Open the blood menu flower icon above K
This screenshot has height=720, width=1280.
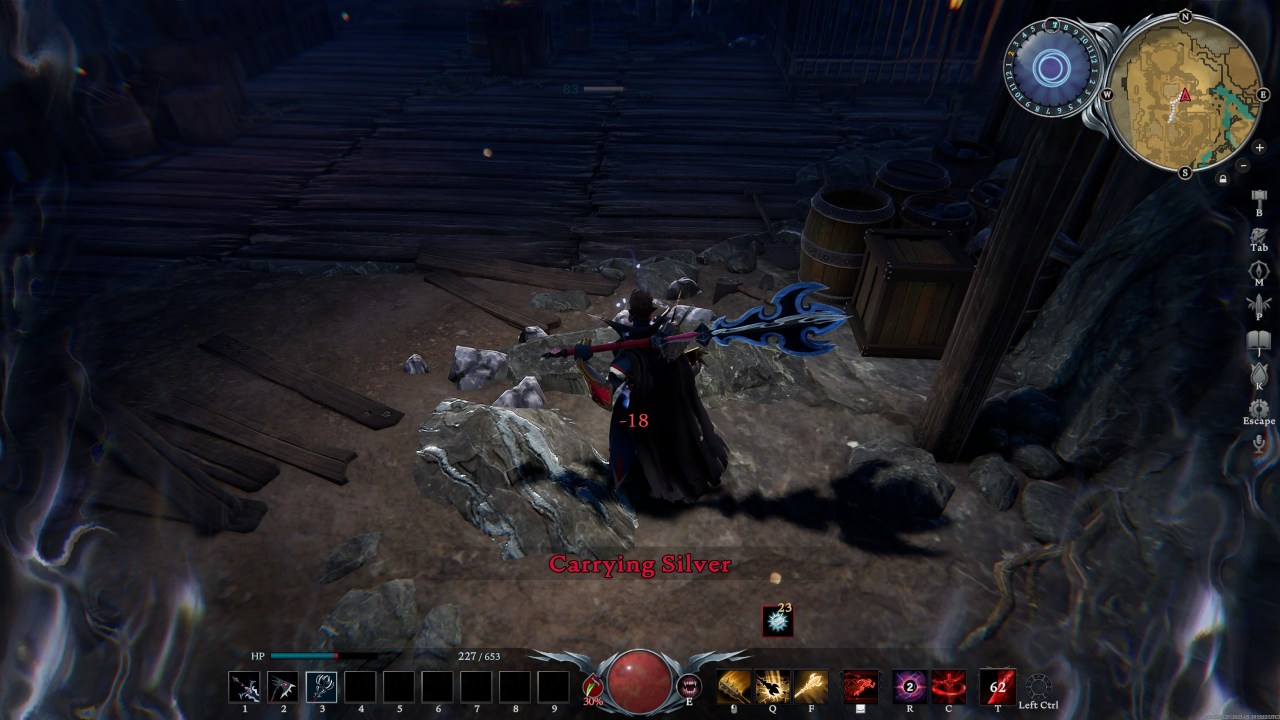click(x=1258, y=373)
